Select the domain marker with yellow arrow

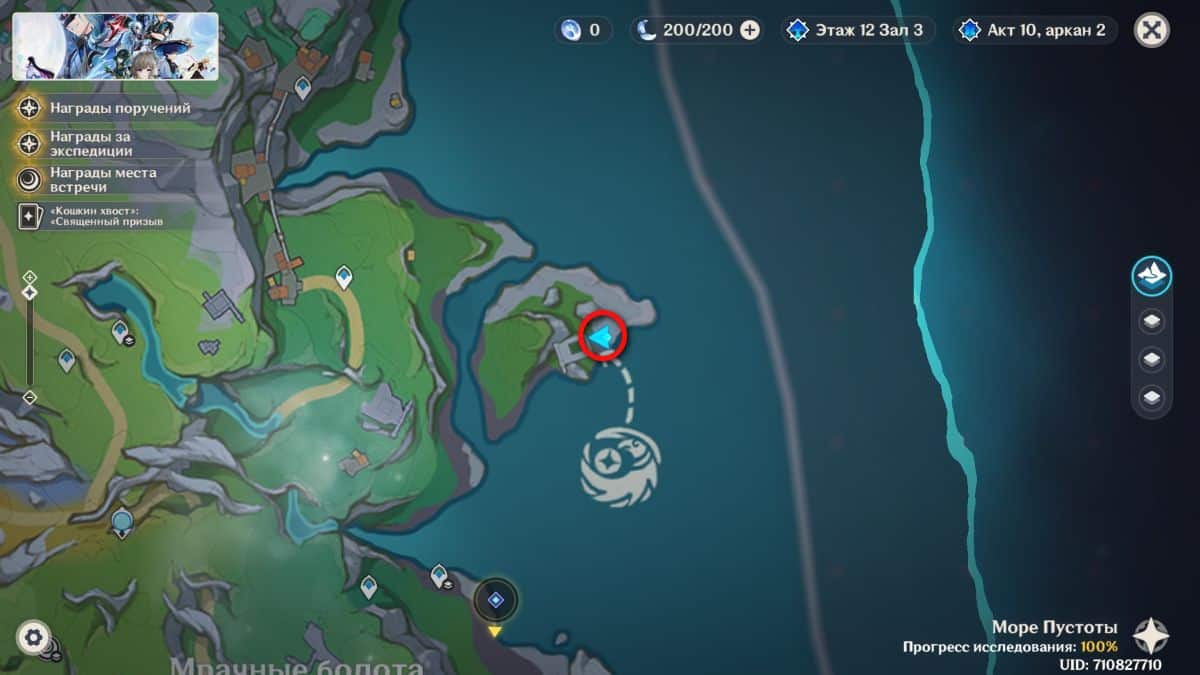[495, 600]
